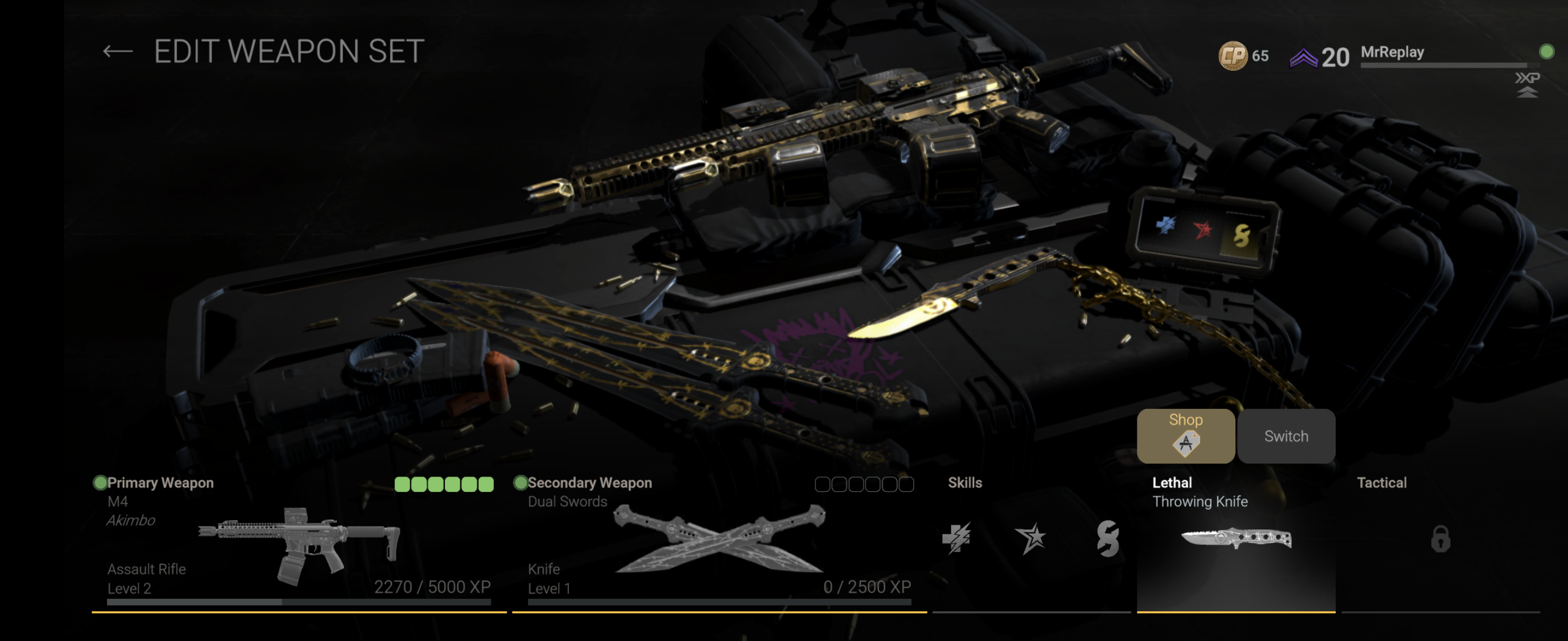Open the CP currency balance
The height and width of the screenshot is (641, 1568).
click(x=1243, y=56)
